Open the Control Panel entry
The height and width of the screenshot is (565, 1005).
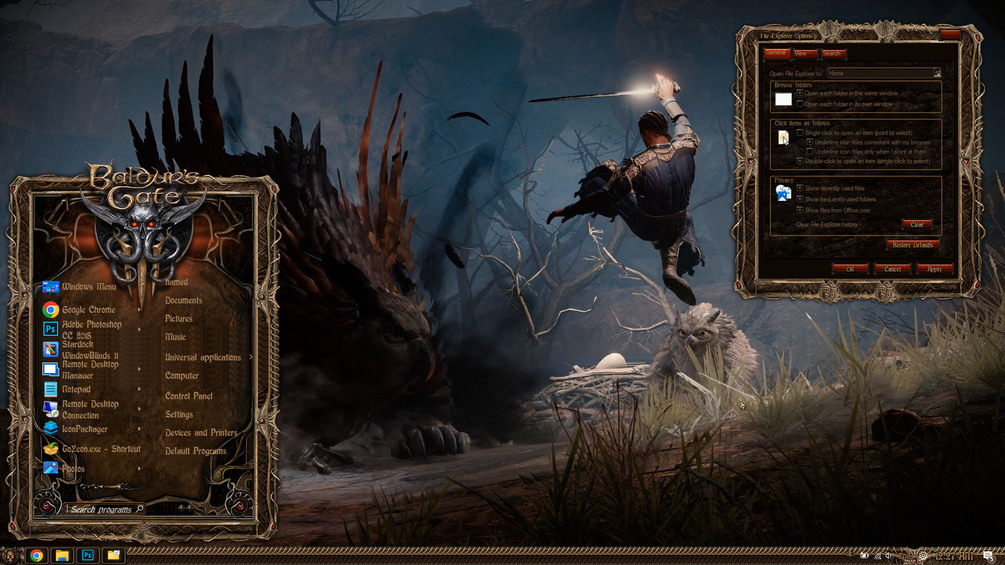(188, 396)
